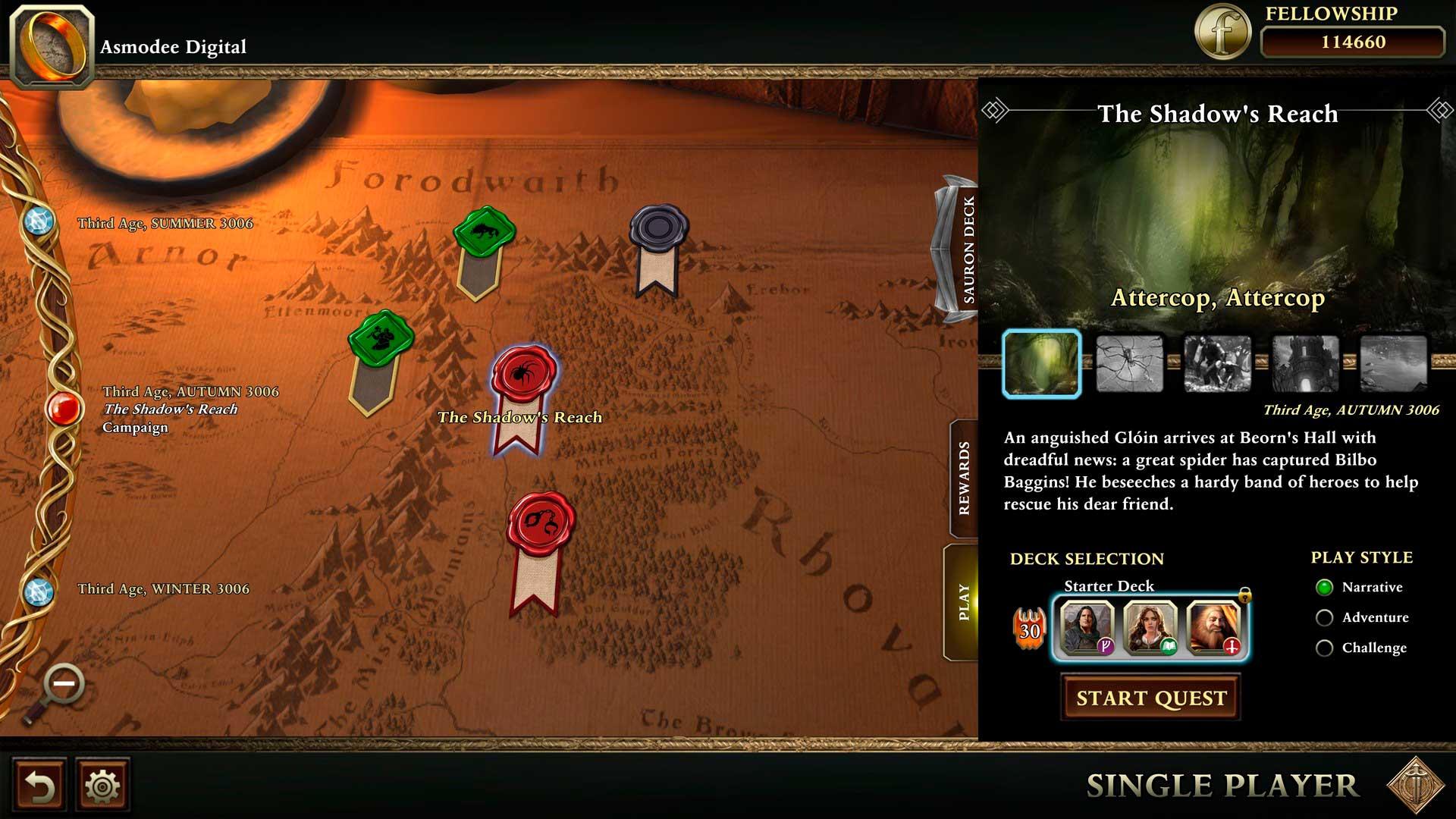The width and height of the screenshot is (1456, 819).
Task: Select the Autumn 3006 red timeline gem
Action: (x=64, y=409)
